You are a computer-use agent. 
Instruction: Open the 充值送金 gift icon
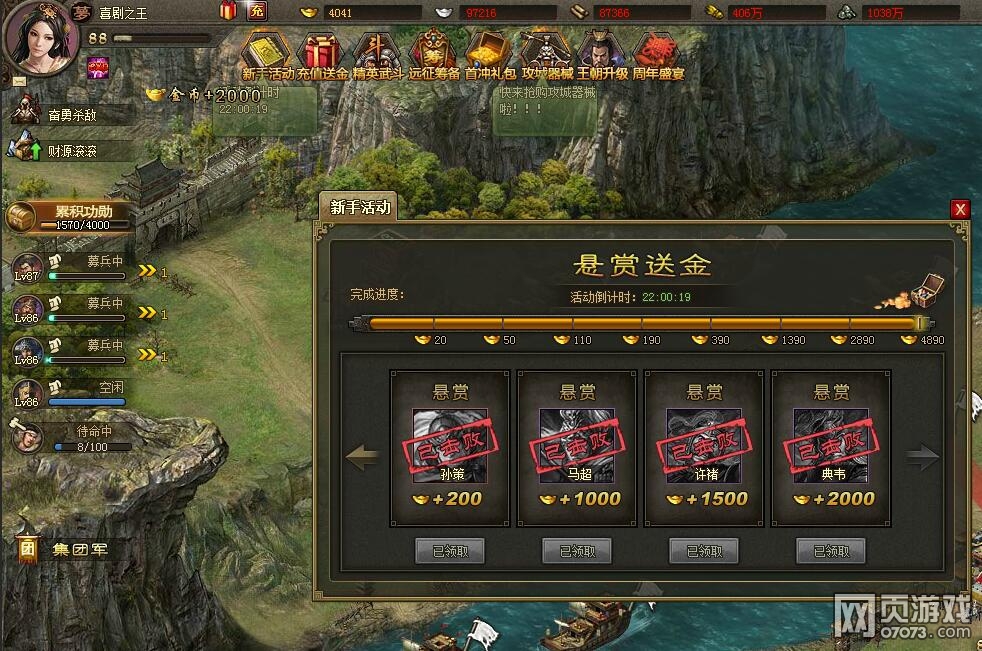click(x=322, y=51)
